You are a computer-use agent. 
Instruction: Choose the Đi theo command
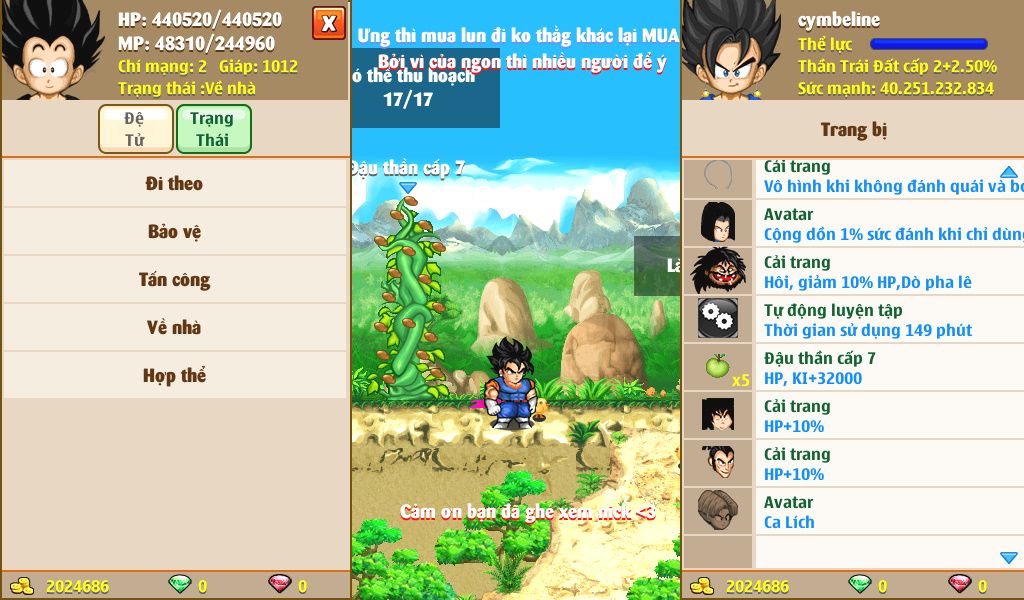[x=175, y=184]
